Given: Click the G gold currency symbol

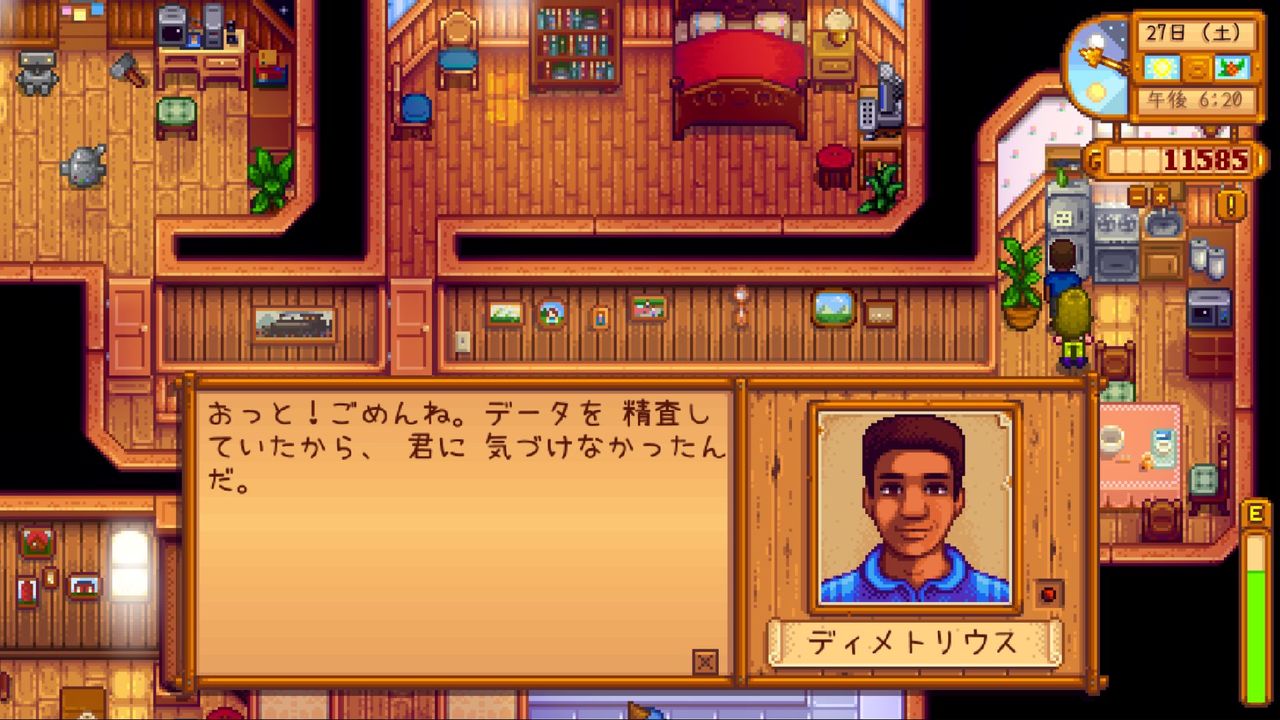Looking at the screenshot, I should [x=1094, y=157].
